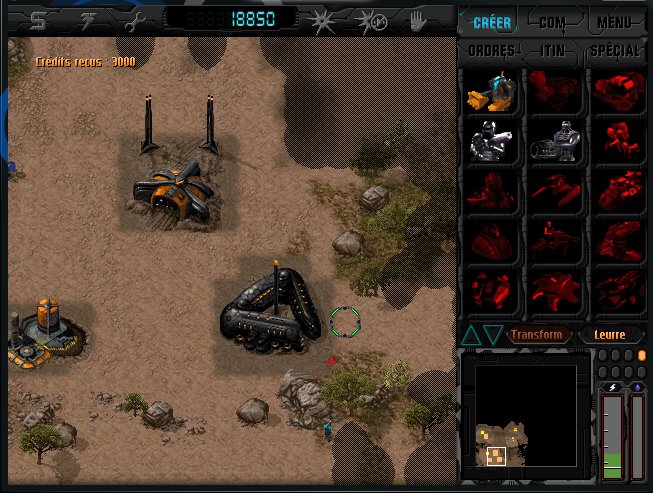The image size is (653, 493).
Task: Build the orange construction vehicle unit
Action: (x=490, y=92)
